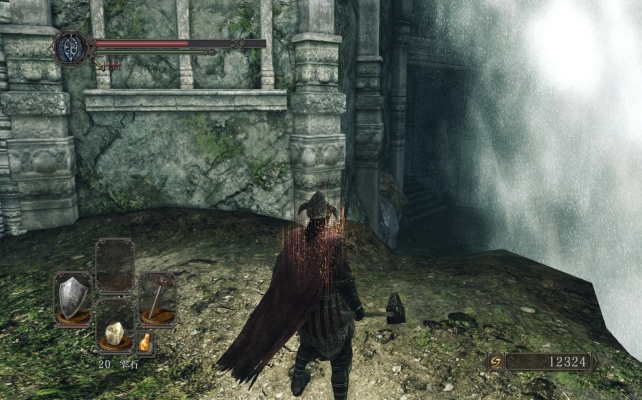This screenshot has width=642, height=400.
Task: Click the round emblem beside the health bar
Action: coord(73,47)
